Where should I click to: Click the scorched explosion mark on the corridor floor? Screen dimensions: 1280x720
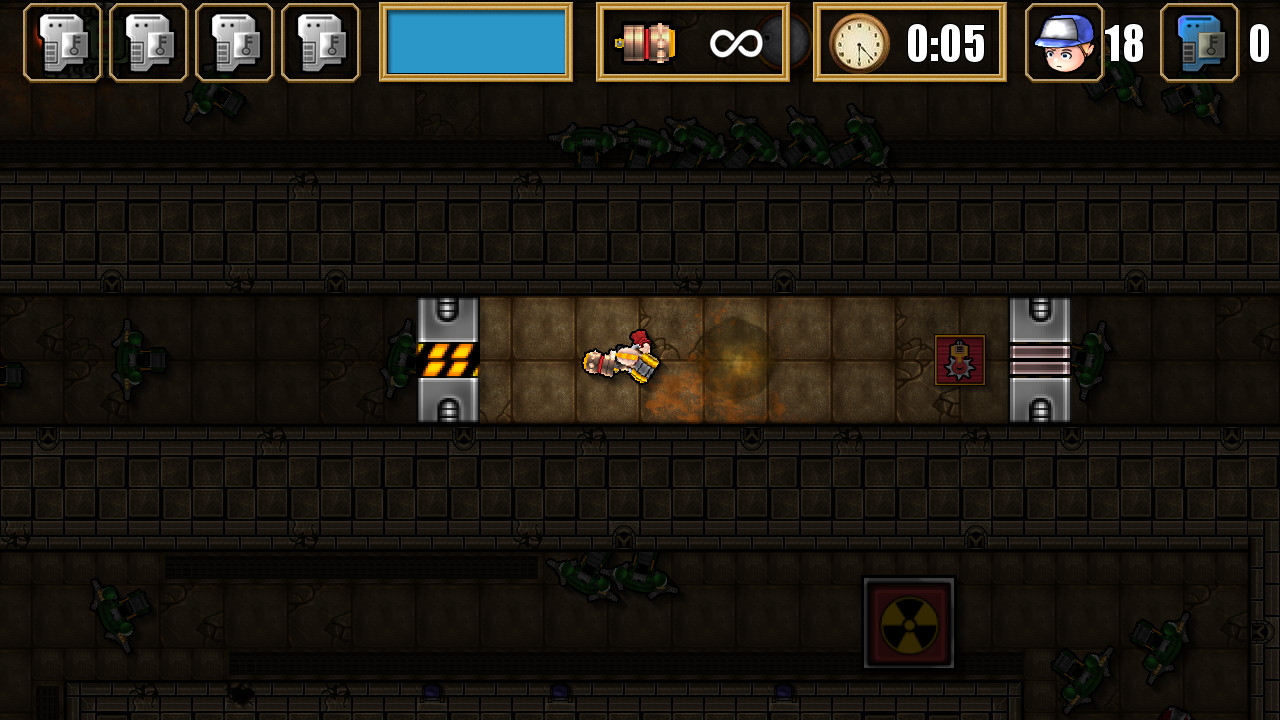[735, 360]
